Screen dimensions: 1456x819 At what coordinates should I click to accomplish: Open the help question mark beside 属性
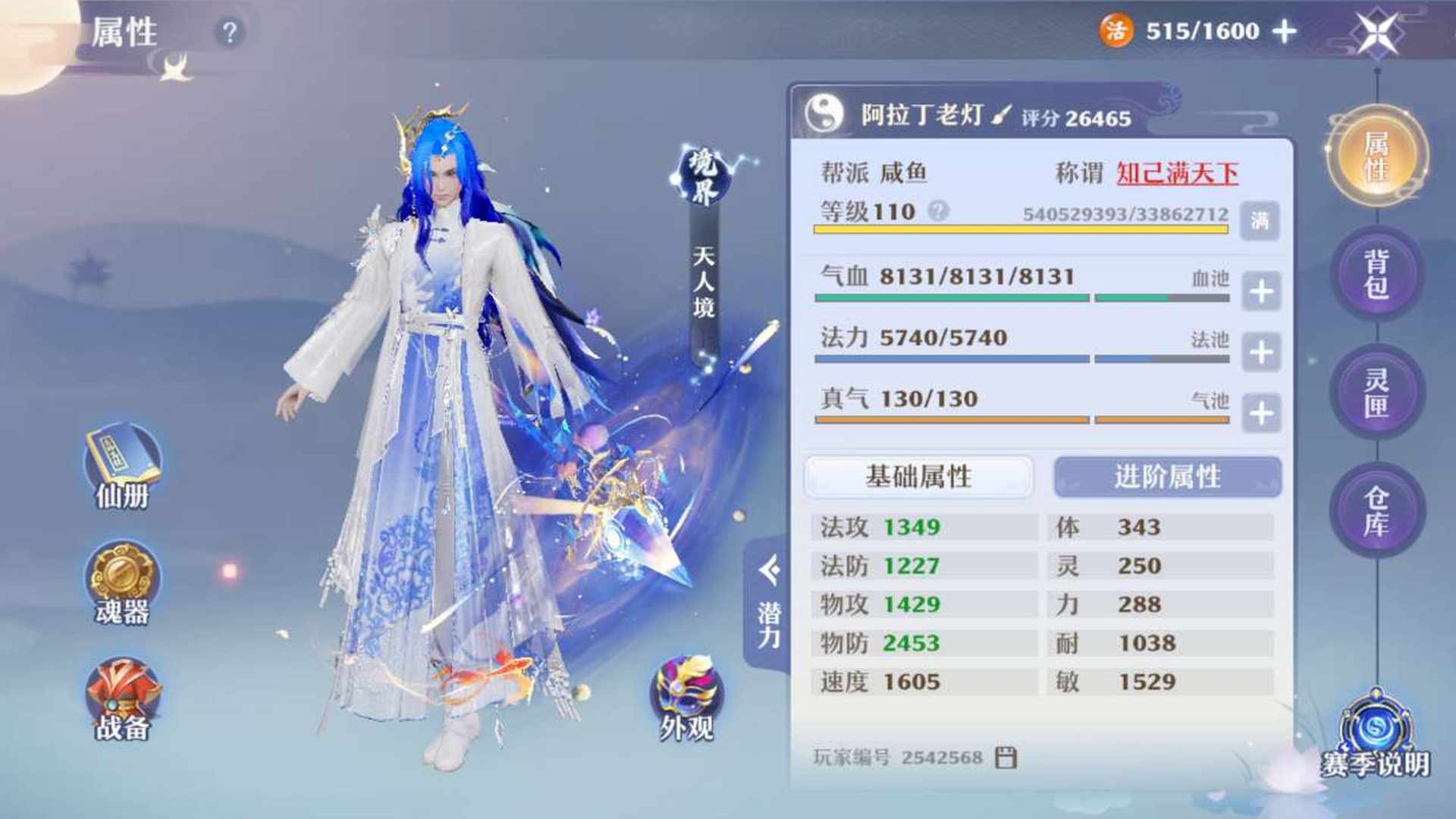click(x=229, y=33)
